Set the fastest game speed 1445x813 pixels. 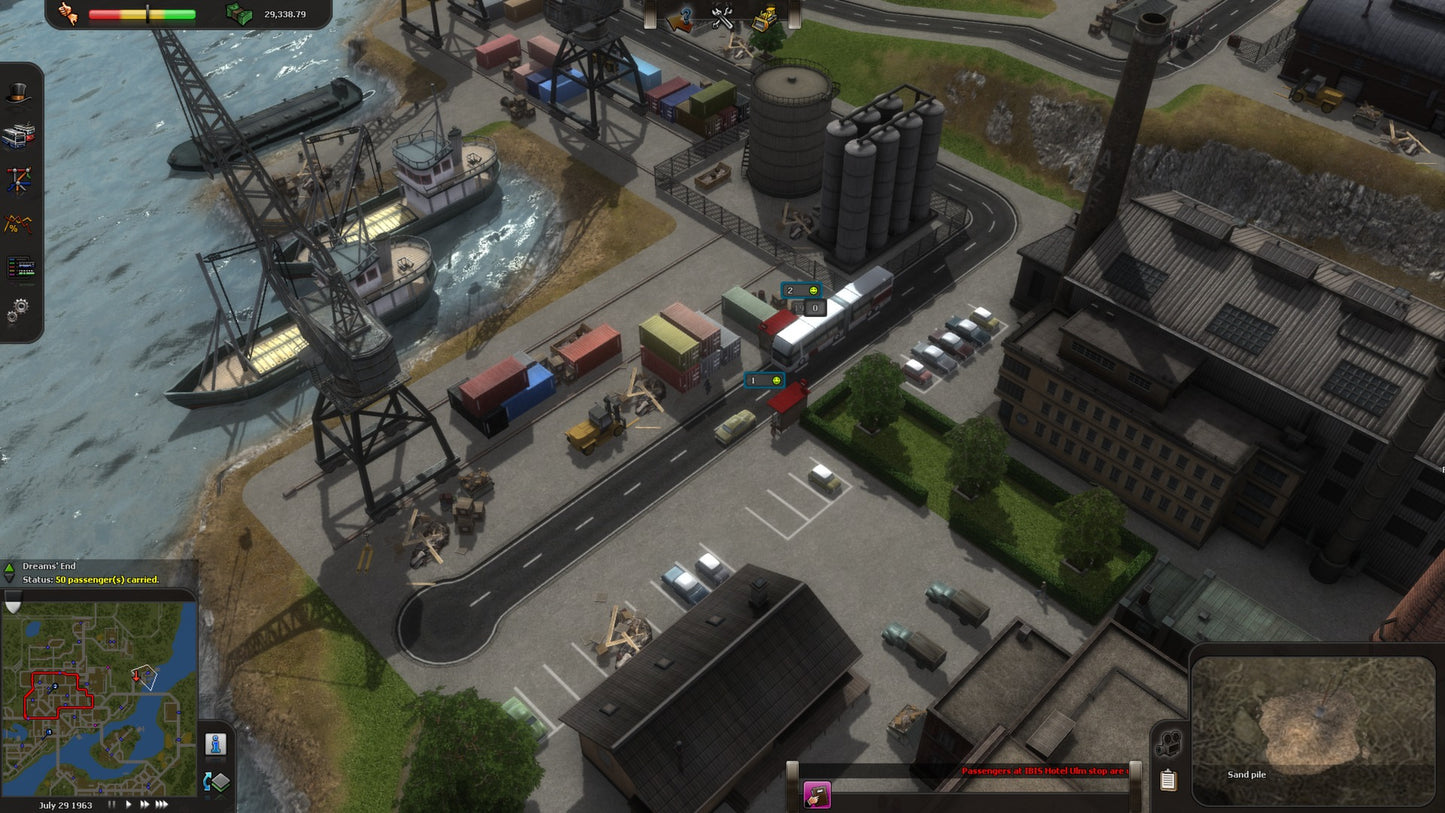pos(163,803)
